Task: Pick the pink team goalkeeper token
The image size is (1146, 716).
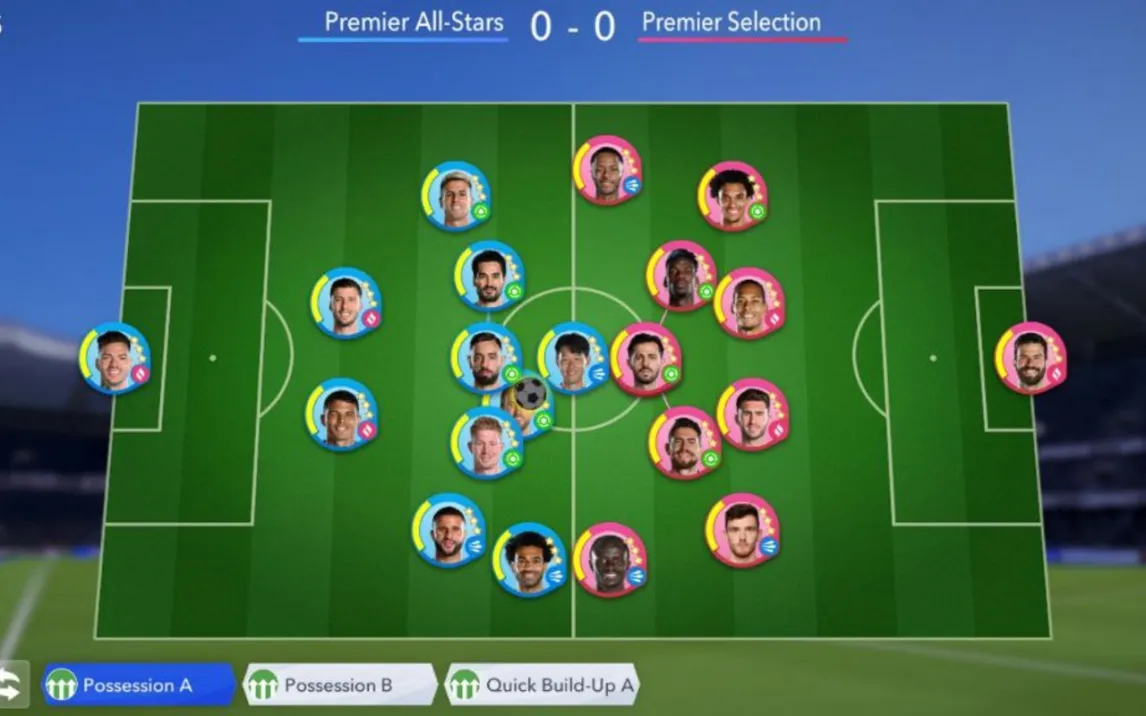Action: pyautogui.click(x=1030, y=358)
